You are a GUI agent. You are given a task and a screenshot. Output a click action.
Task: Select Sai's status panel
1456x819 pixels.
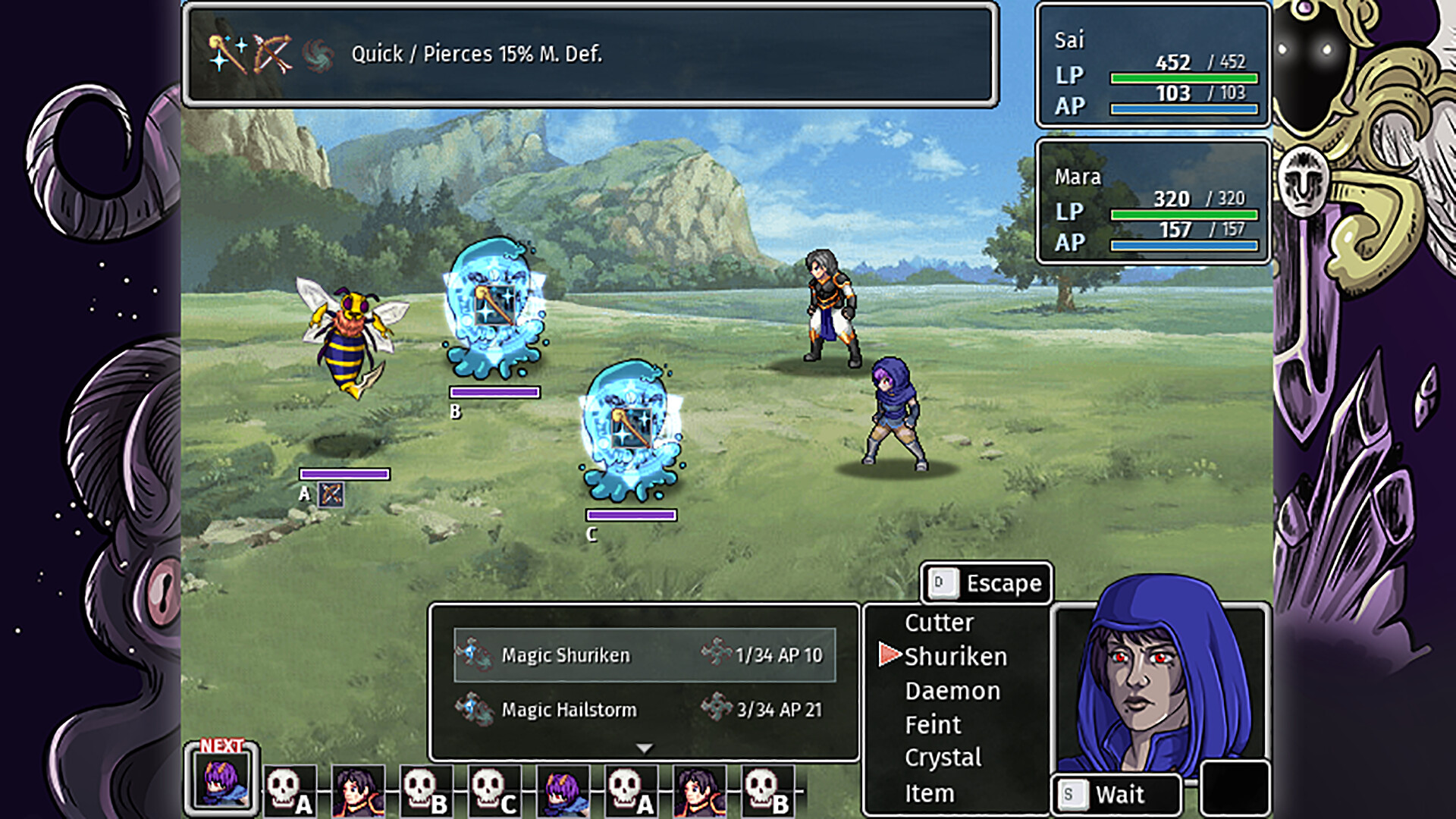(1153, 65)
